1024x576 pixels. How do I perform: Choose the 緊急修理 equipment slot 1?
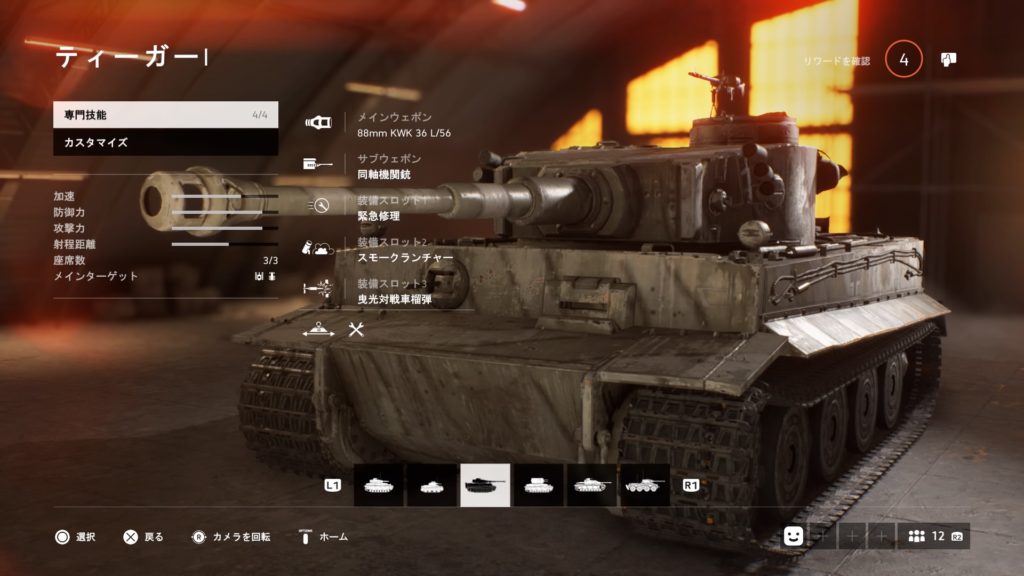(382, 208)
